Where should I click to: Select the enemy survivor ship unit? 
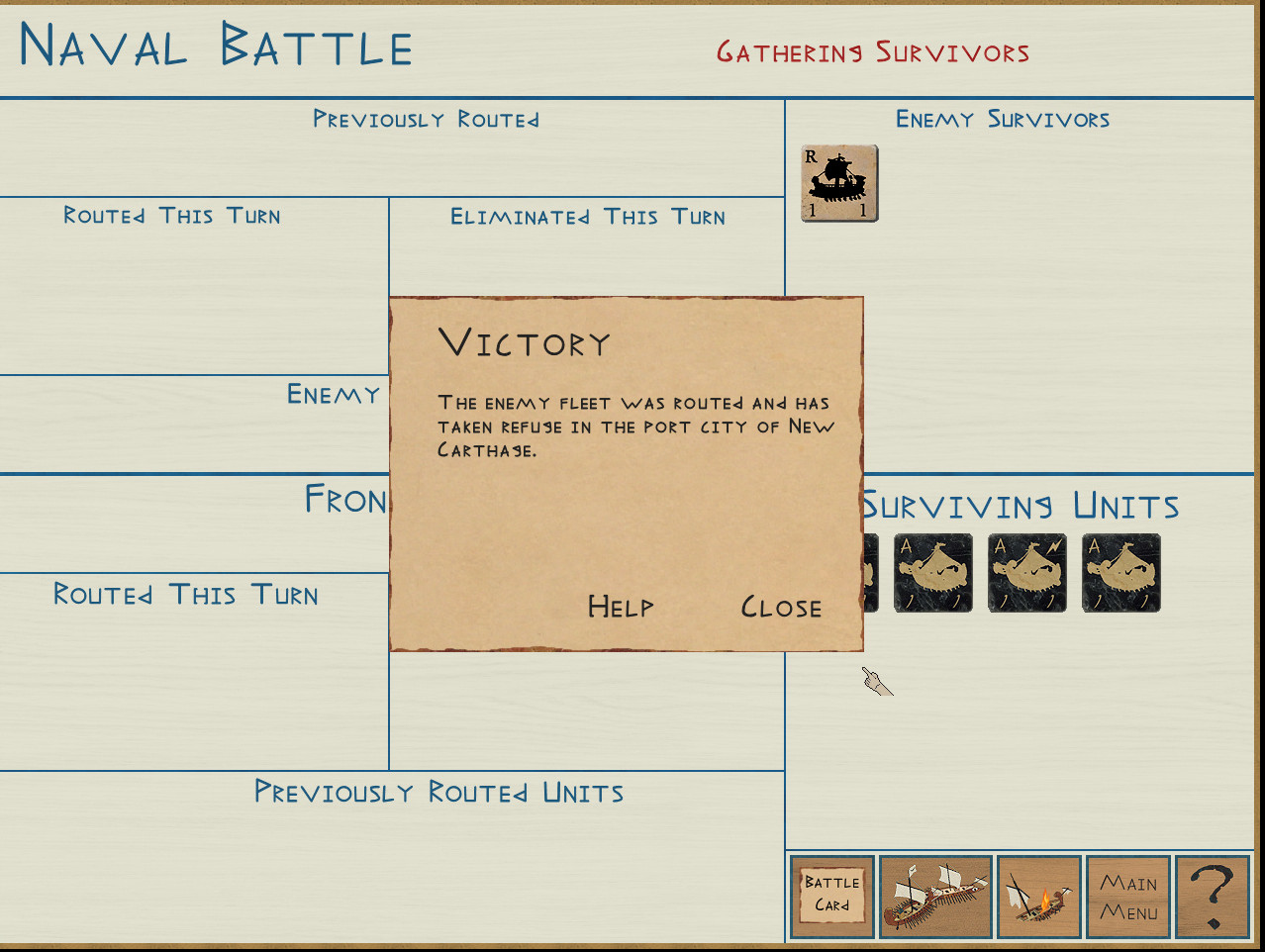pos(839,184)
